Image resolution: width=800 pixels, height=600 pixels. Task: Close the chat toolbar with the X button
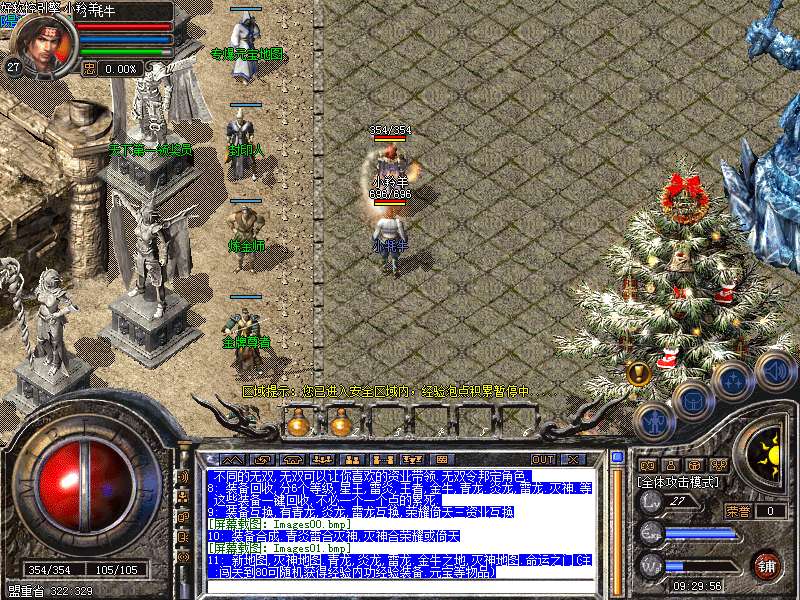572,459
